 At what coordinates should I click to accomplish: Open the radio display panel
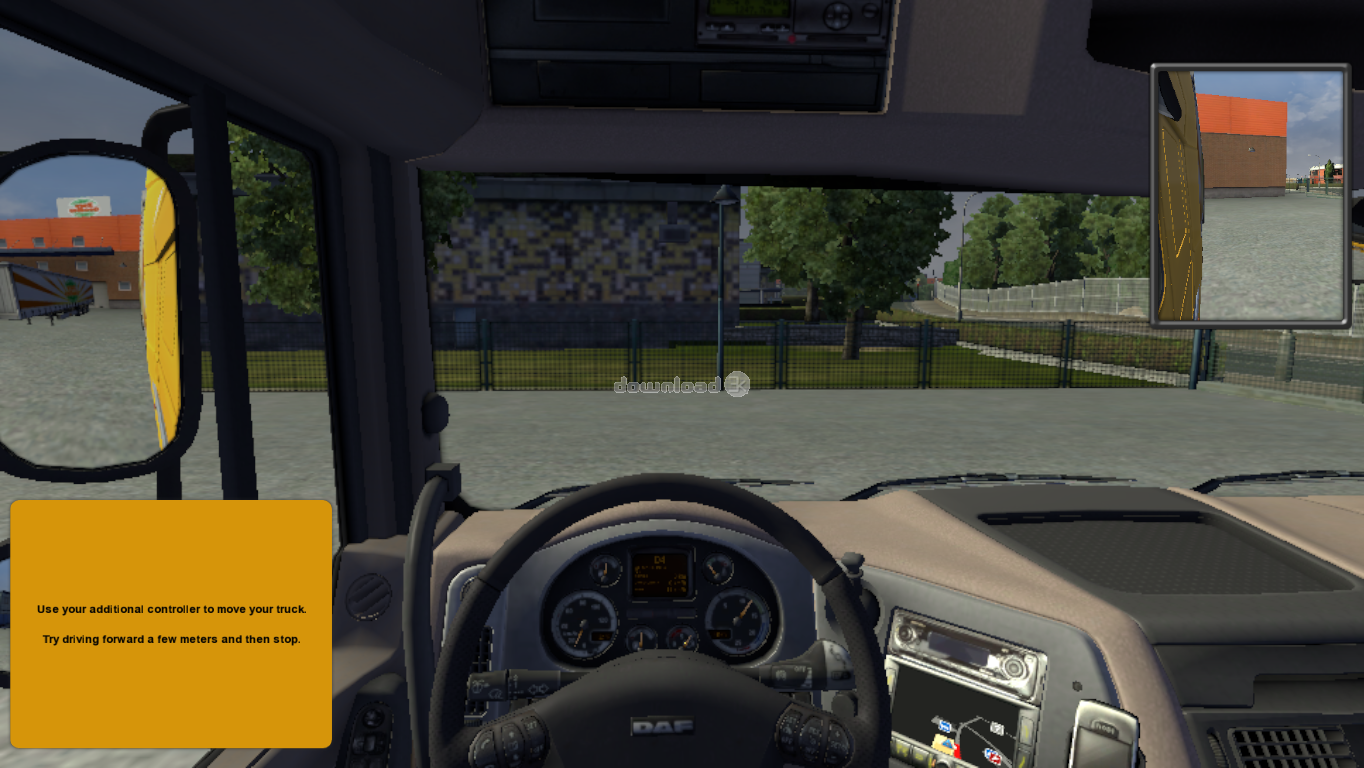959,648
